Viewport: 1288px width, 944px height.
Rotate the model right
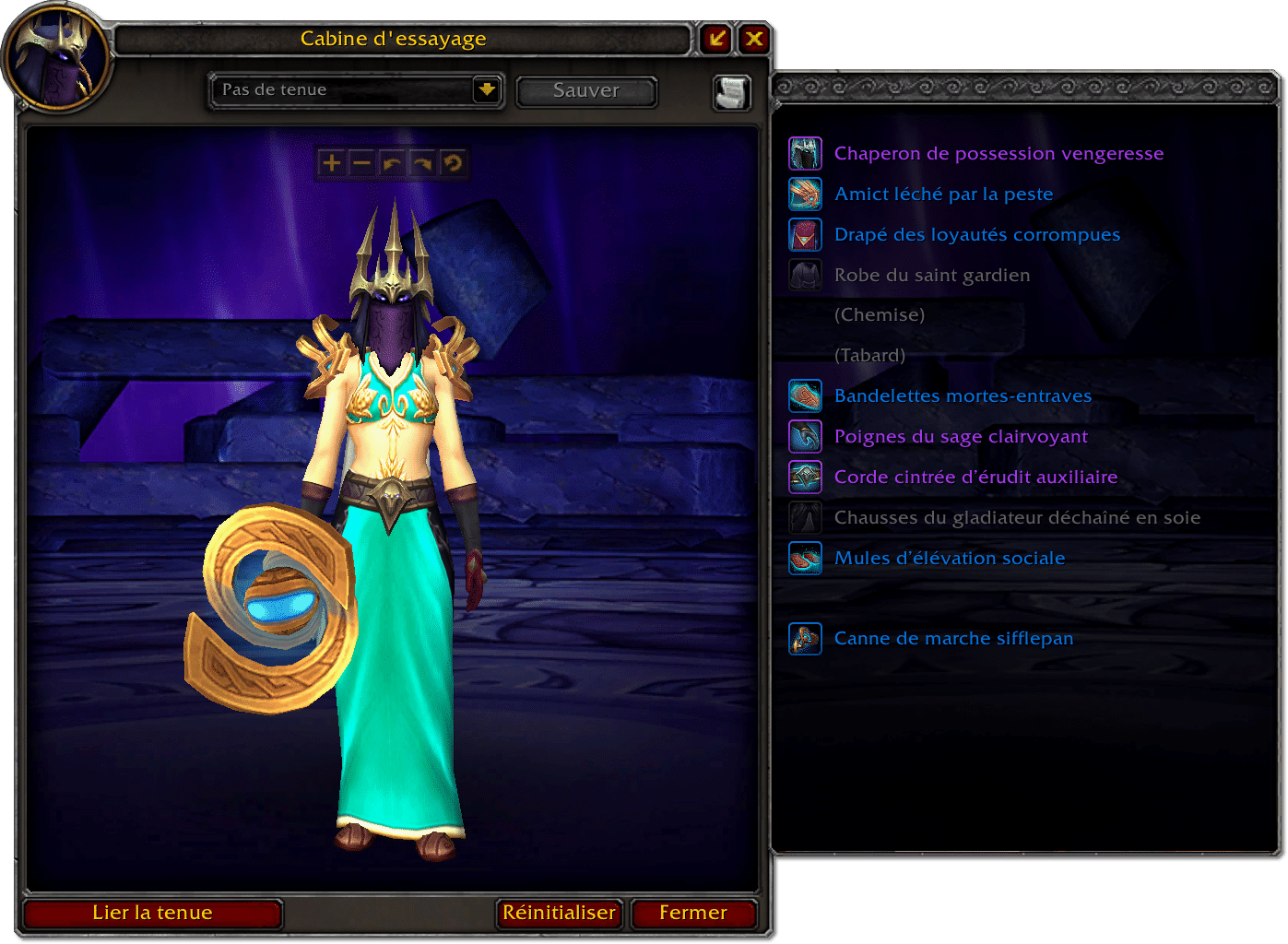click(x=422, y=164)
